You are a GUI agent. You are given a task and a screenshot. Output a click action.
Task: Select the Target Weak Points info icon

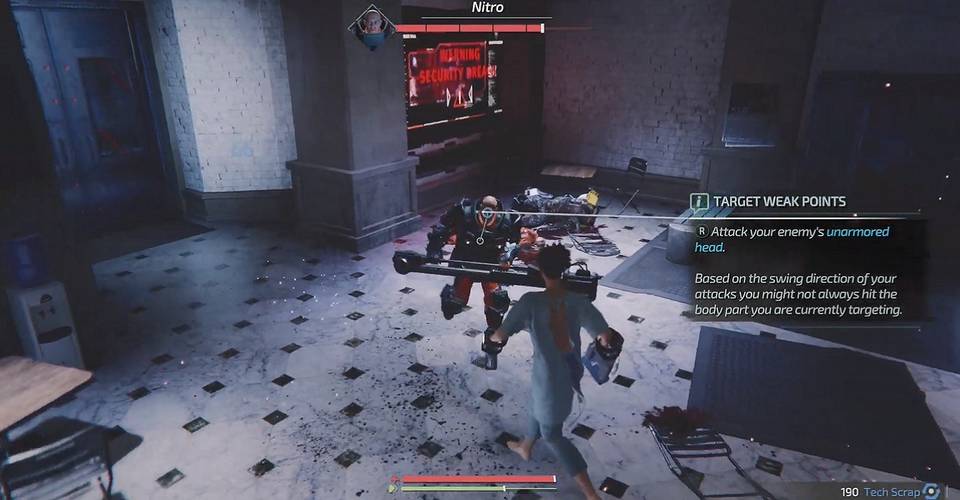[700, 201]
